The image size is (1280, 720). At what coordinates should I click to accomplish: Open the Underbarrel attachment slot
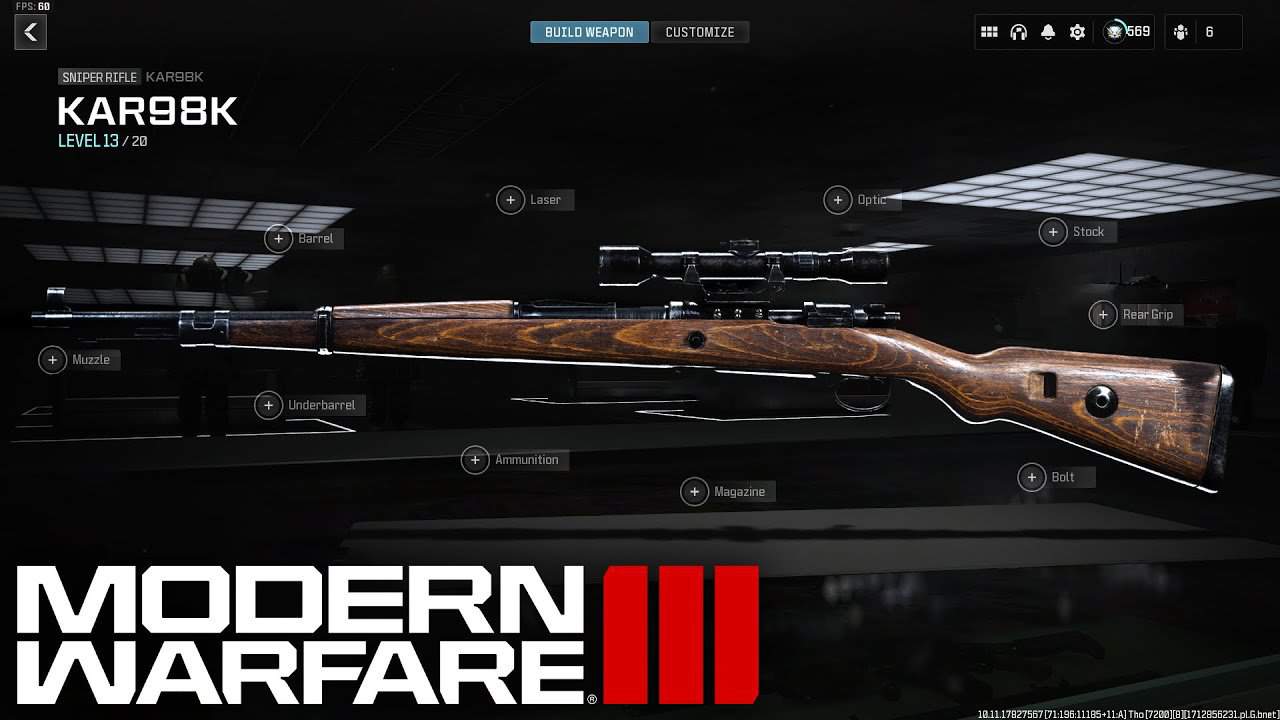(268, 405)
